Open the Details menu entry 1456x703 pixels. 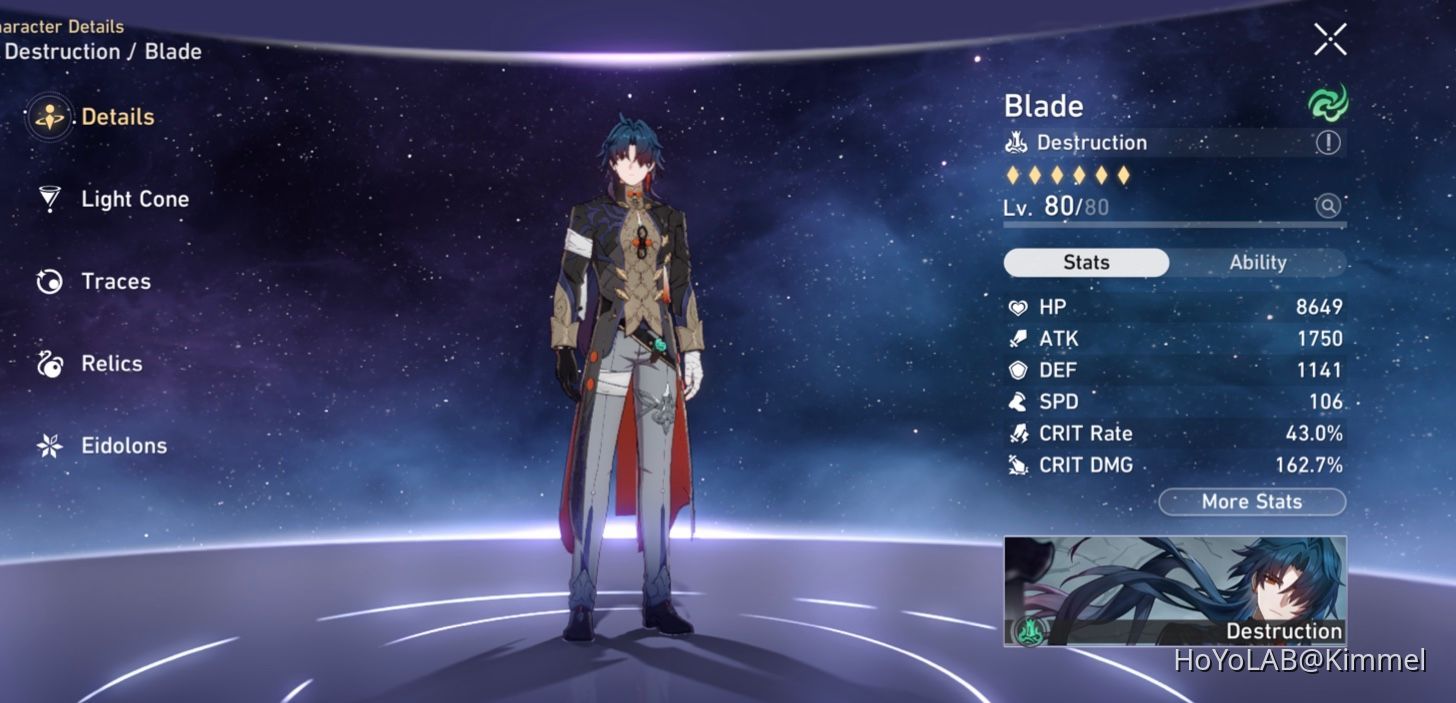pyautogui.click(x=116, y=117)
